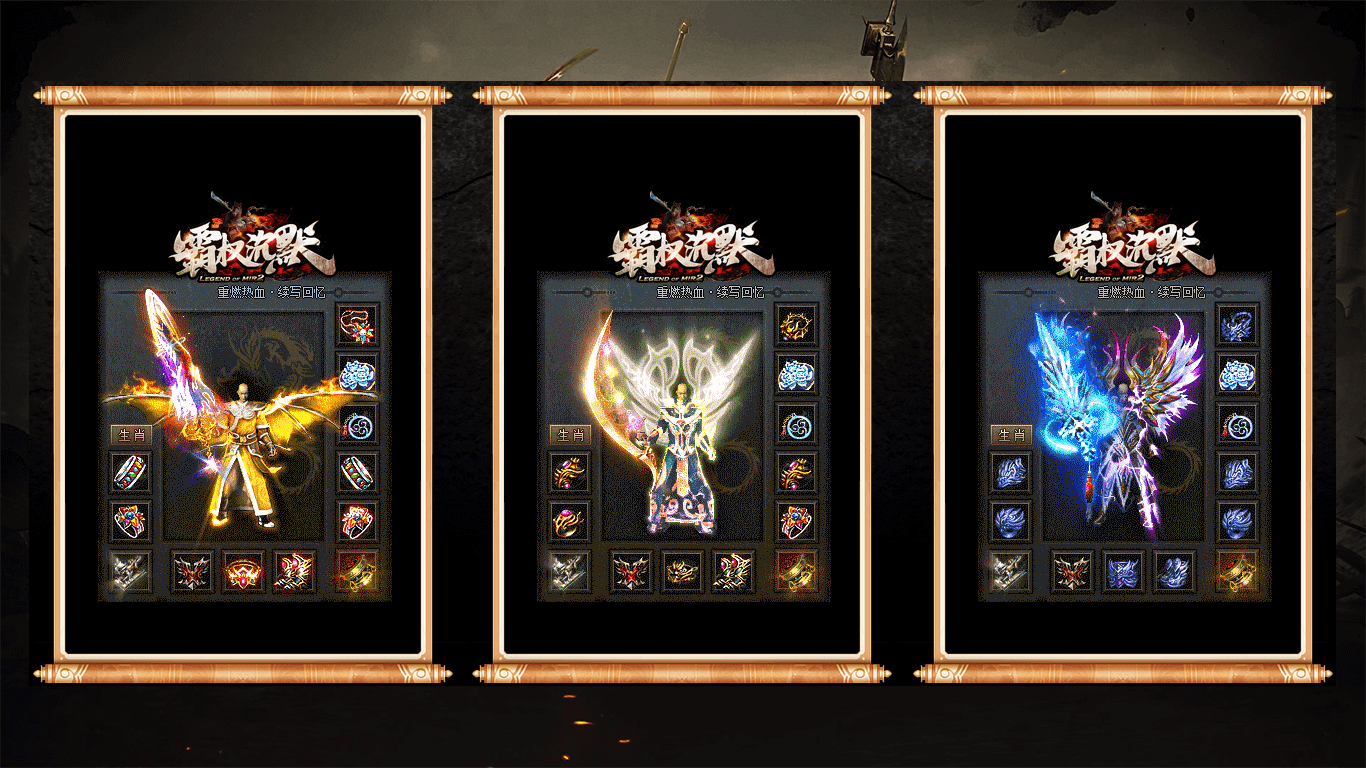The image size is (1366, 768).
Task: Open 生肖 in the yellow-robed character panel
Action: (130, 435)
